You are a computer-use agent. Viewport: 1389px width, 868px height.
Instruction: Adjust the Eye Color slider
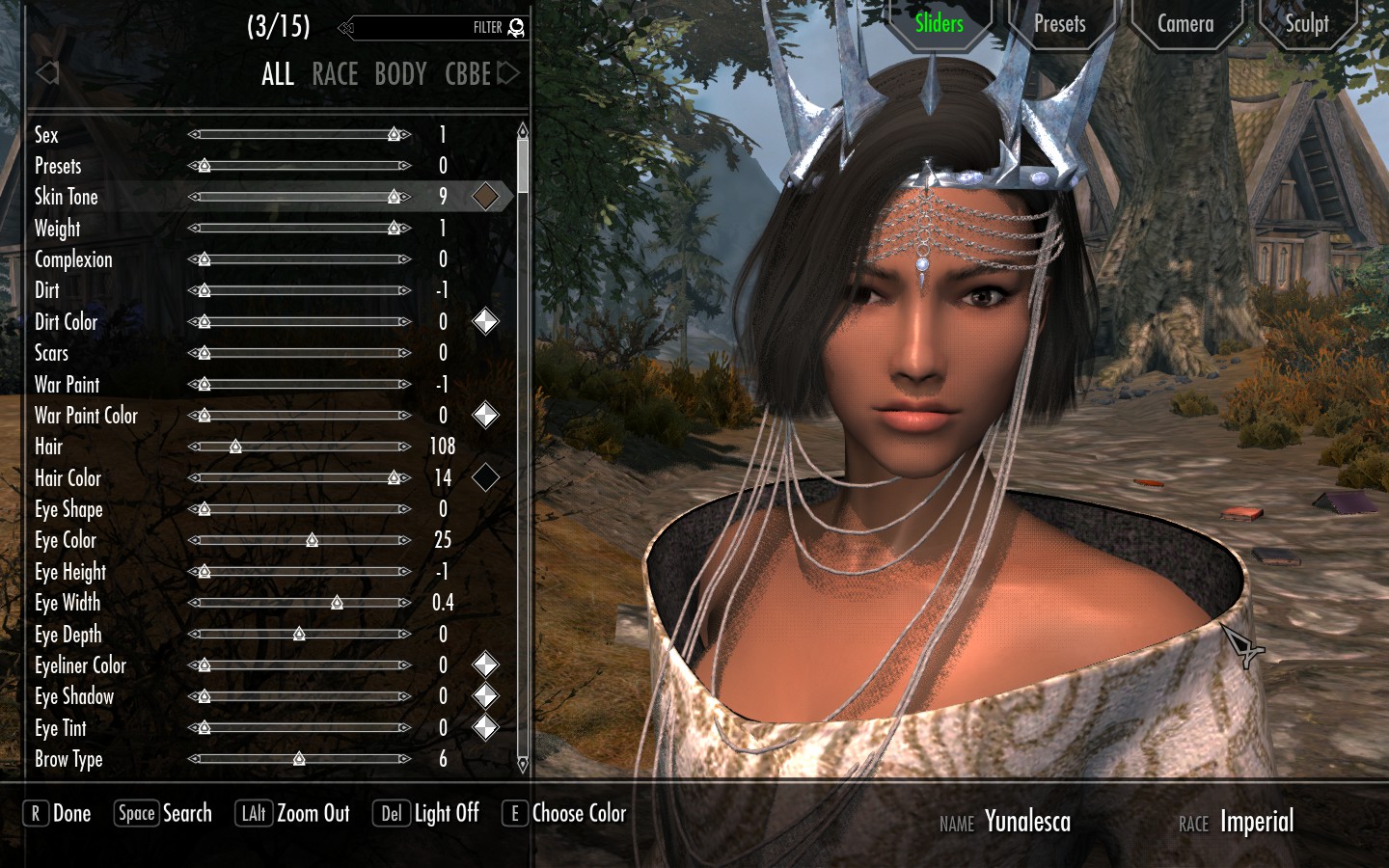coord(299,540)
